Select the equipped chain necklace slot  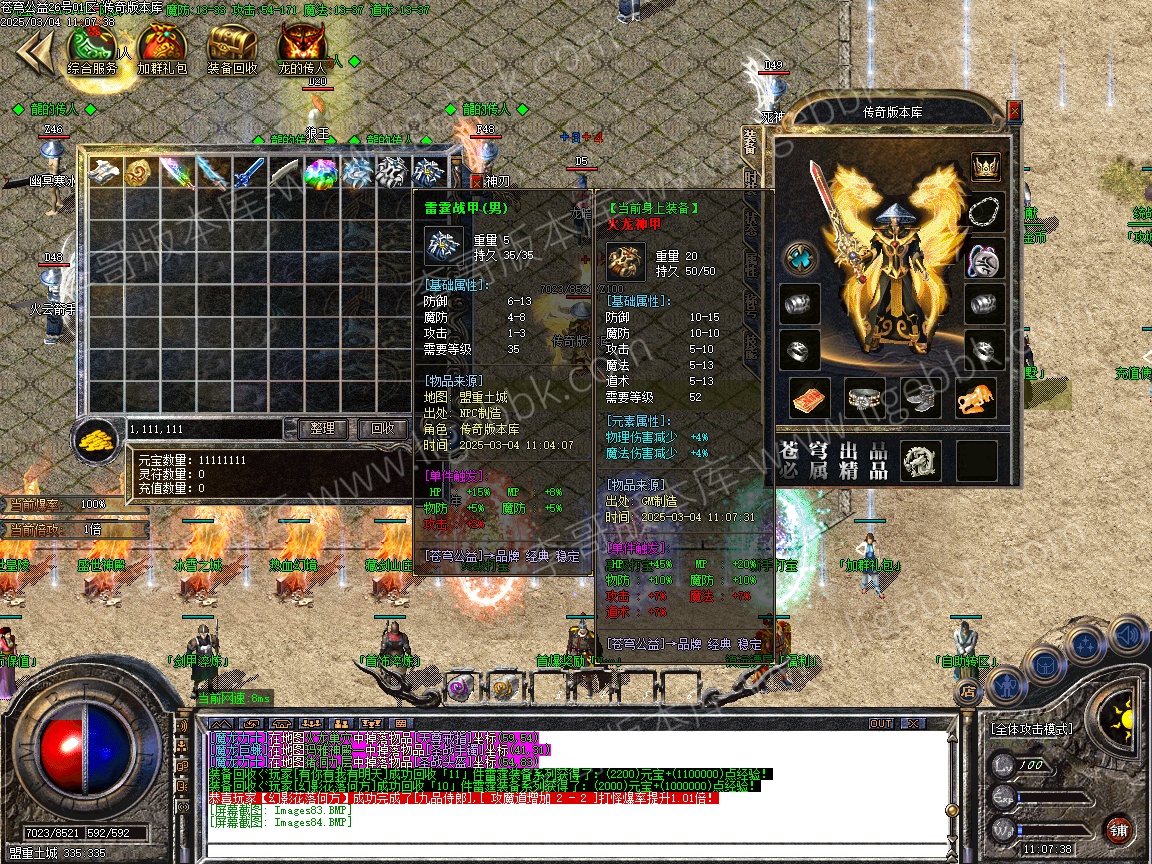(x=986, y=213)
